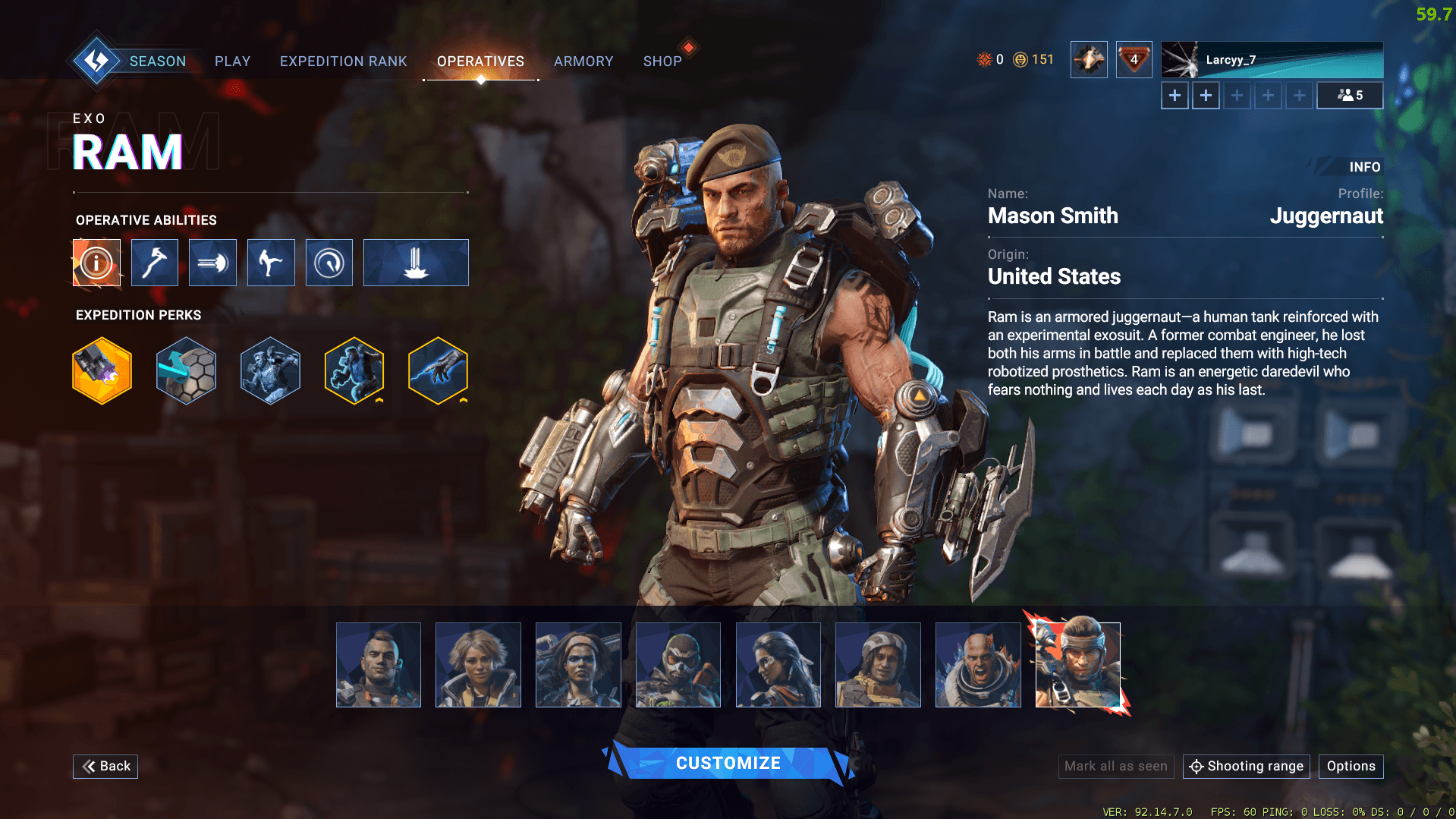Go to the Armory tab
The height and width of the screenshot is (819, 1456).
tap(583, 61)
